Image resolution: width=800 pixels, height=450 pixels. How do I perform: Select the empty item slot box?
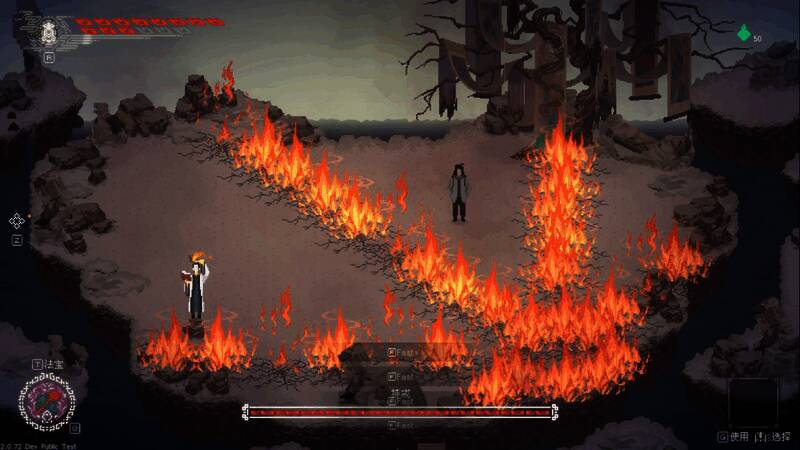(x=751, y=402)
